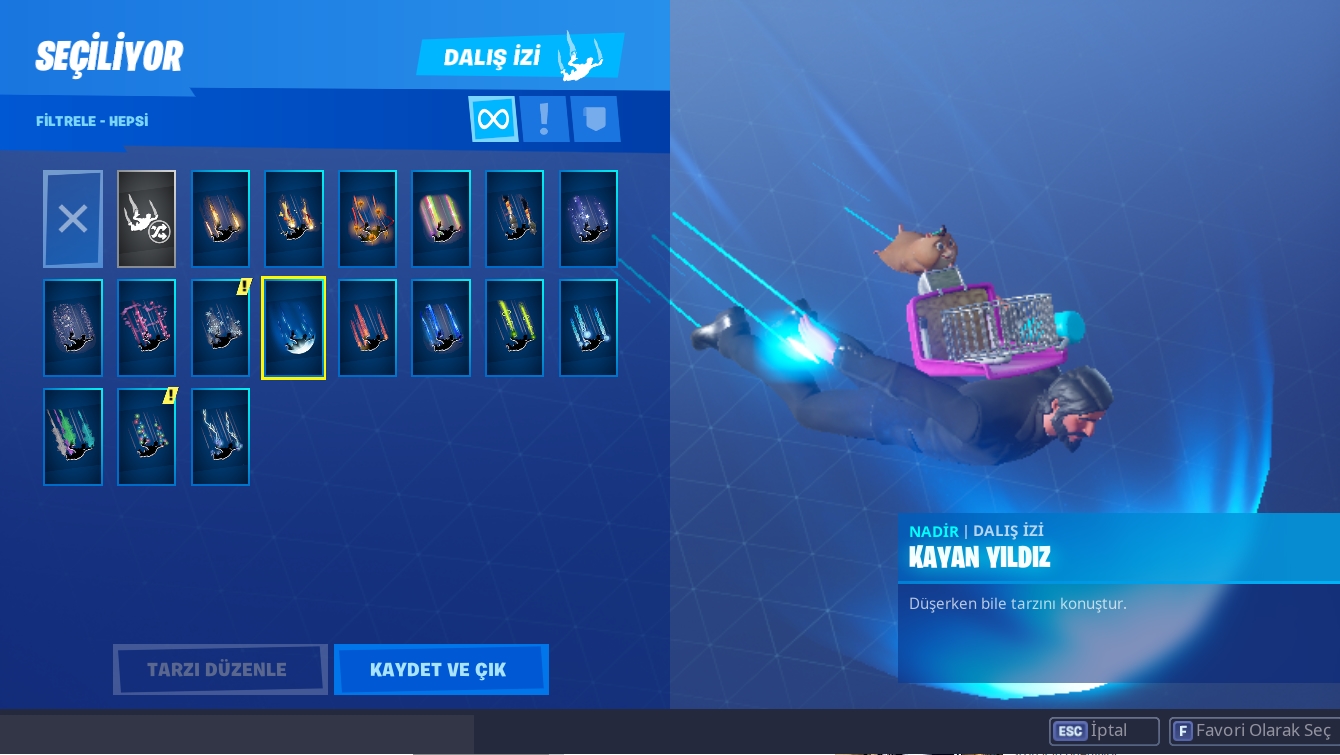
Task: Open Tarzı Düzenle style editor
Action: (219, 669)
